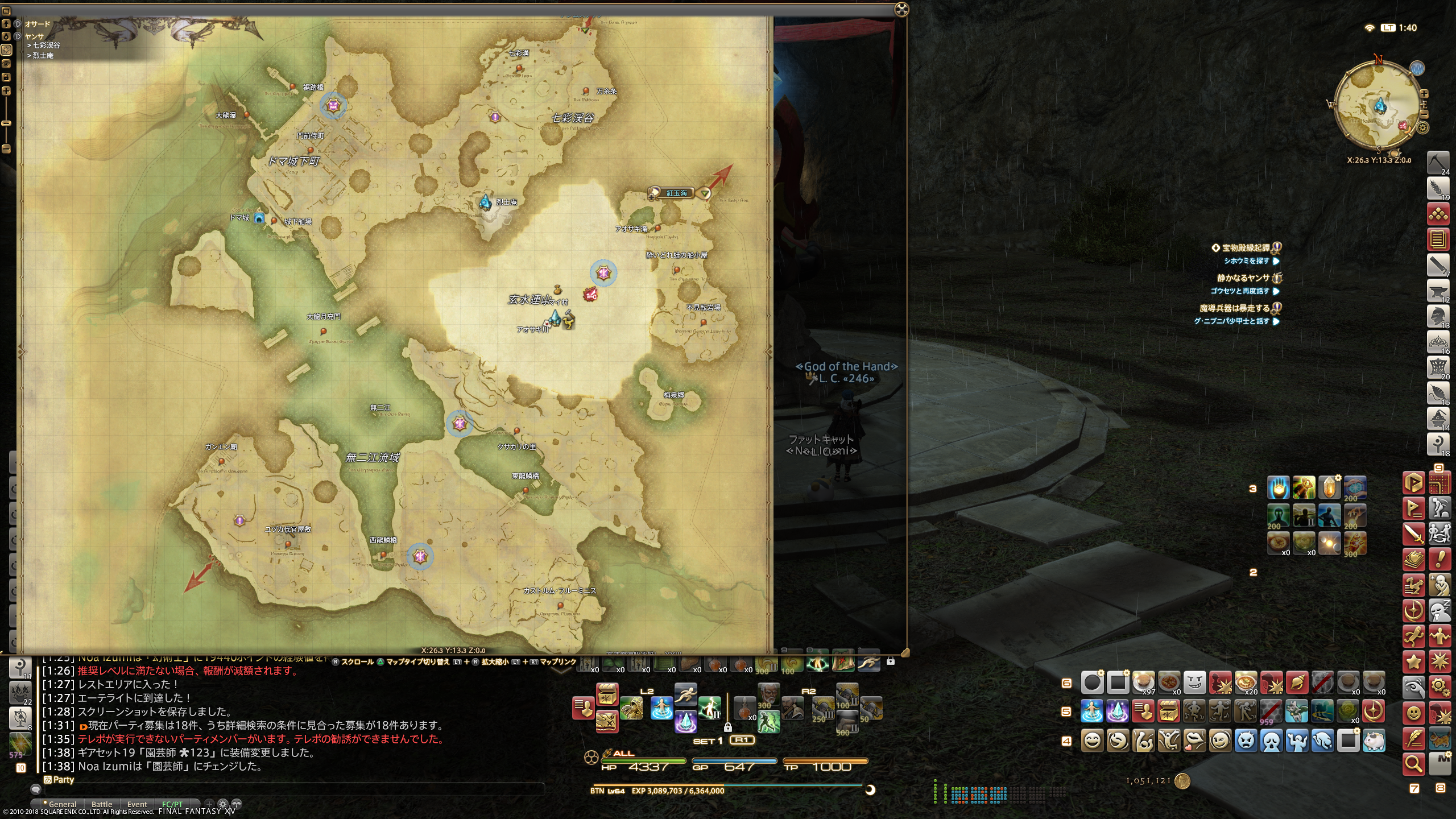Screen dimensions: 1456x819
Task: Switch to the FC/PT chat tab
Action: (172, 804)
